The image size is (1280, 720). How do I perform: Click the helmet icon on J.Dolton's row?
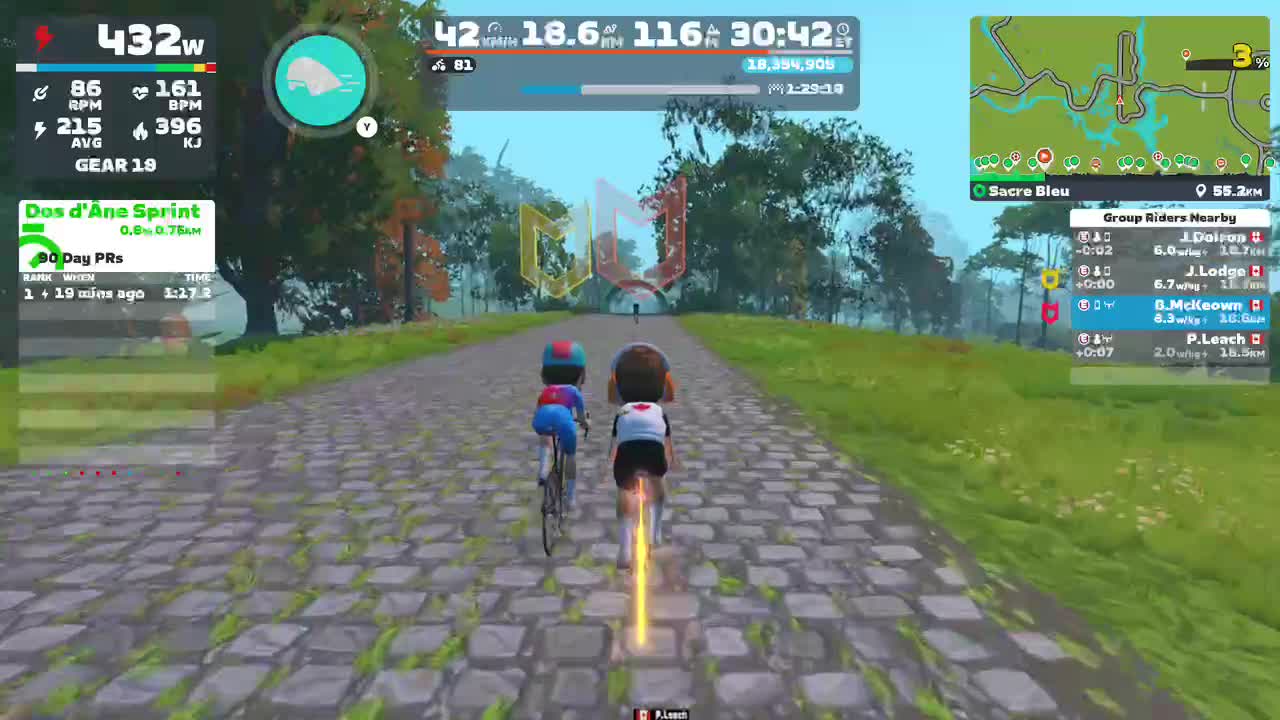pos(1097,237)
